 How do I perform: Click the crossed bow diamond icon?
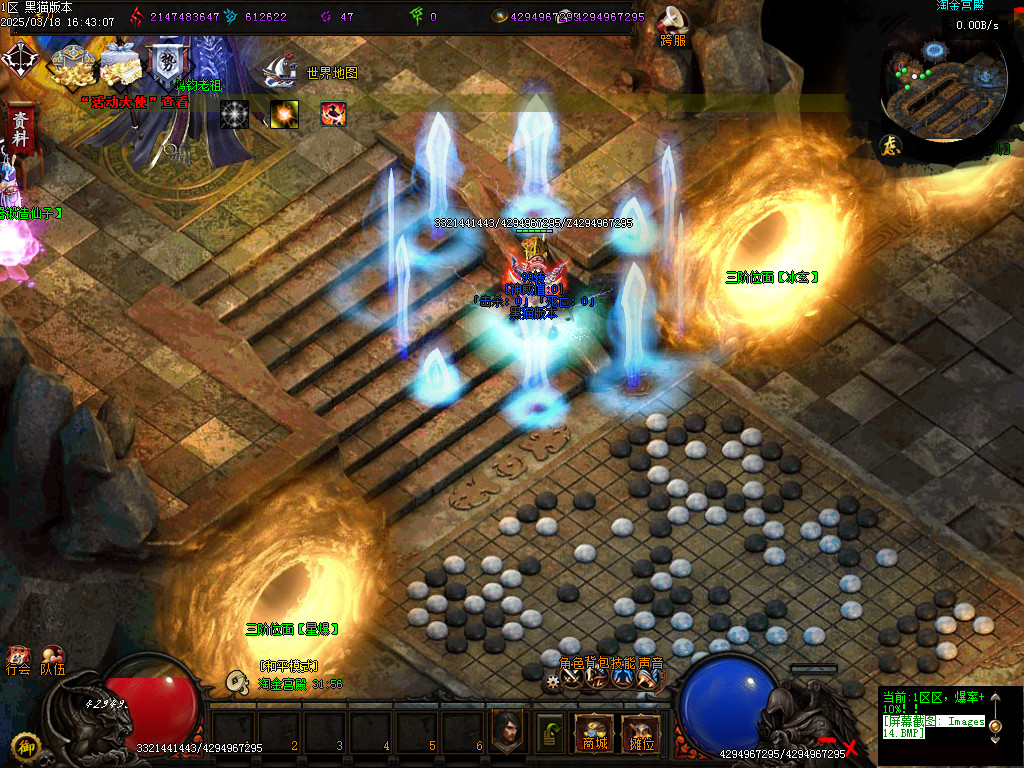click(x=19, y=58)
